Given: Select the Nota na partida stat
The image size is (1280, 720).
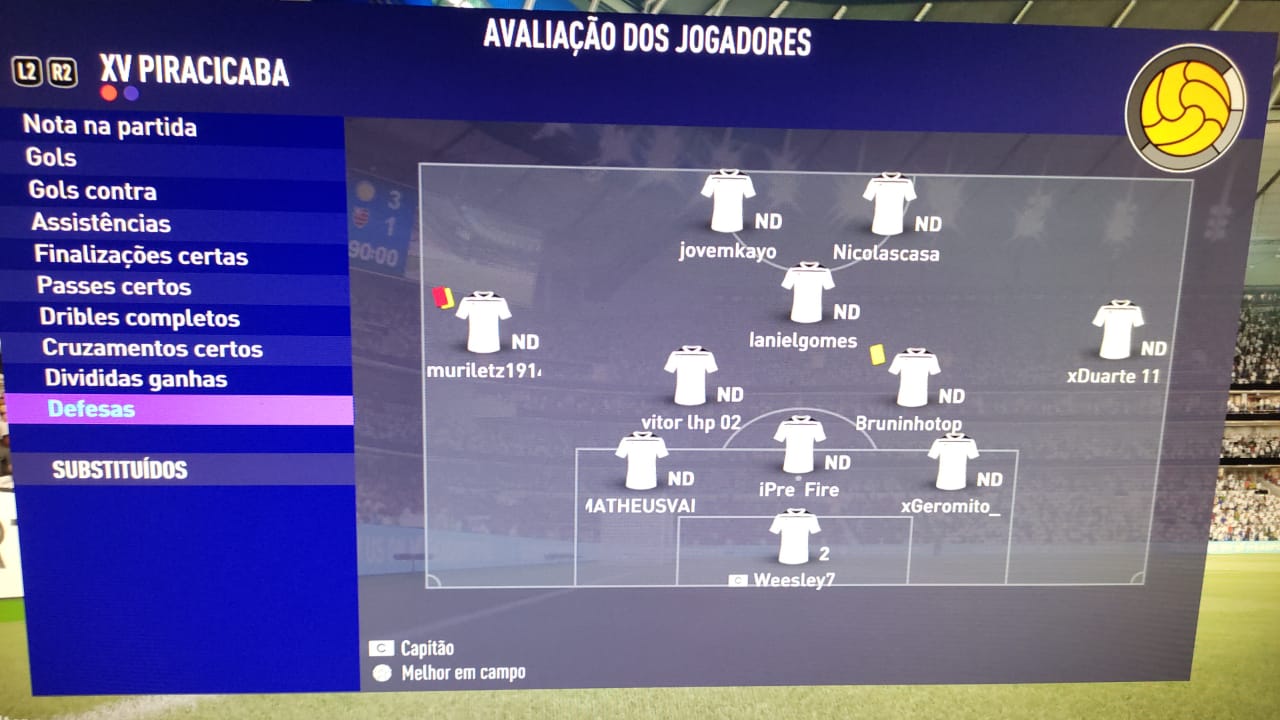Looking at the screenshot, I should tap(110, 127).
